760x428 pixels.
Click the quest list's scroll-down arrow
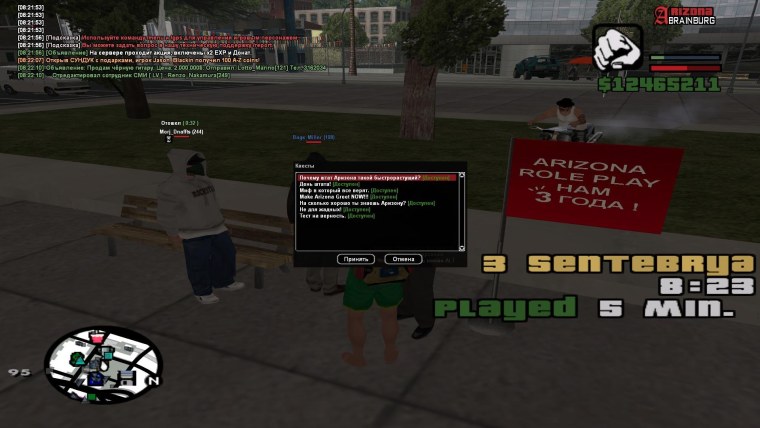click(x=462, y=246)
